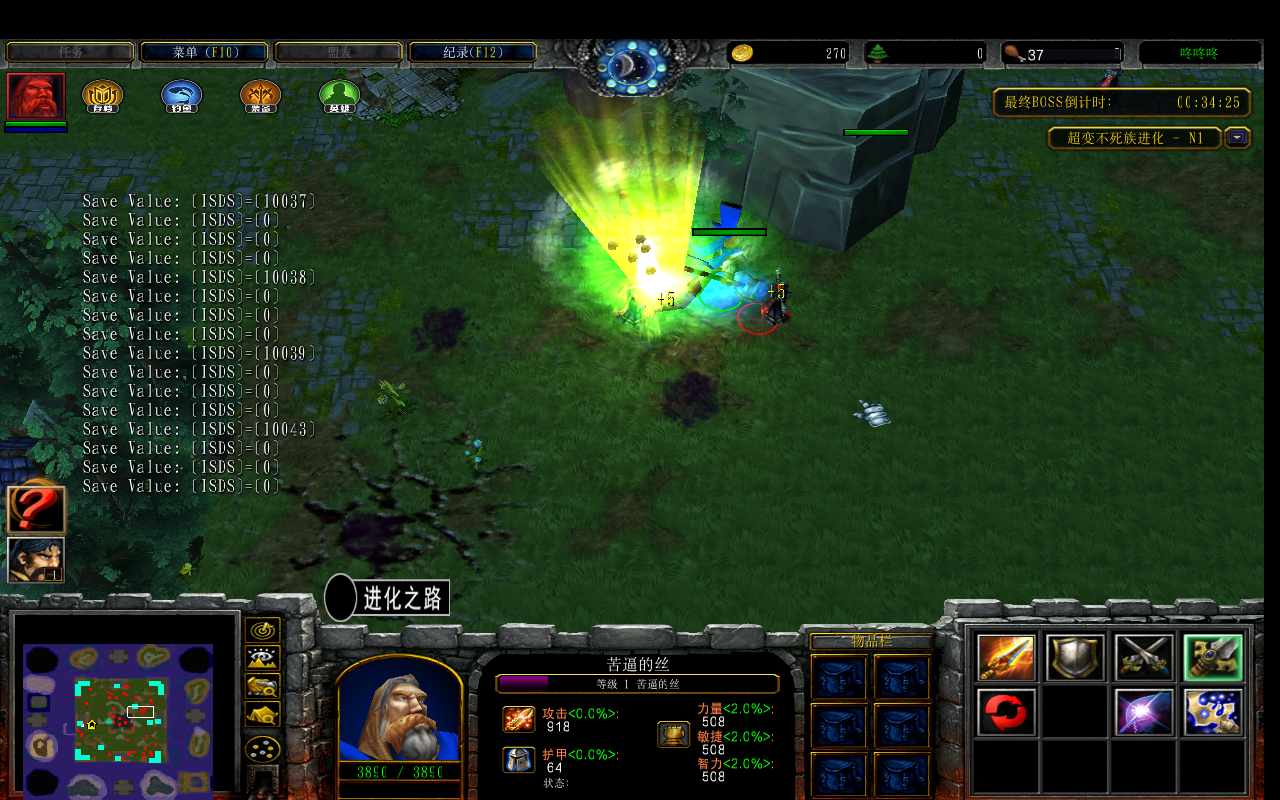The width and height of the screenshot is (1280, 800).
Task: Use the flaming sword attack command
Action: click(1007, 657)
